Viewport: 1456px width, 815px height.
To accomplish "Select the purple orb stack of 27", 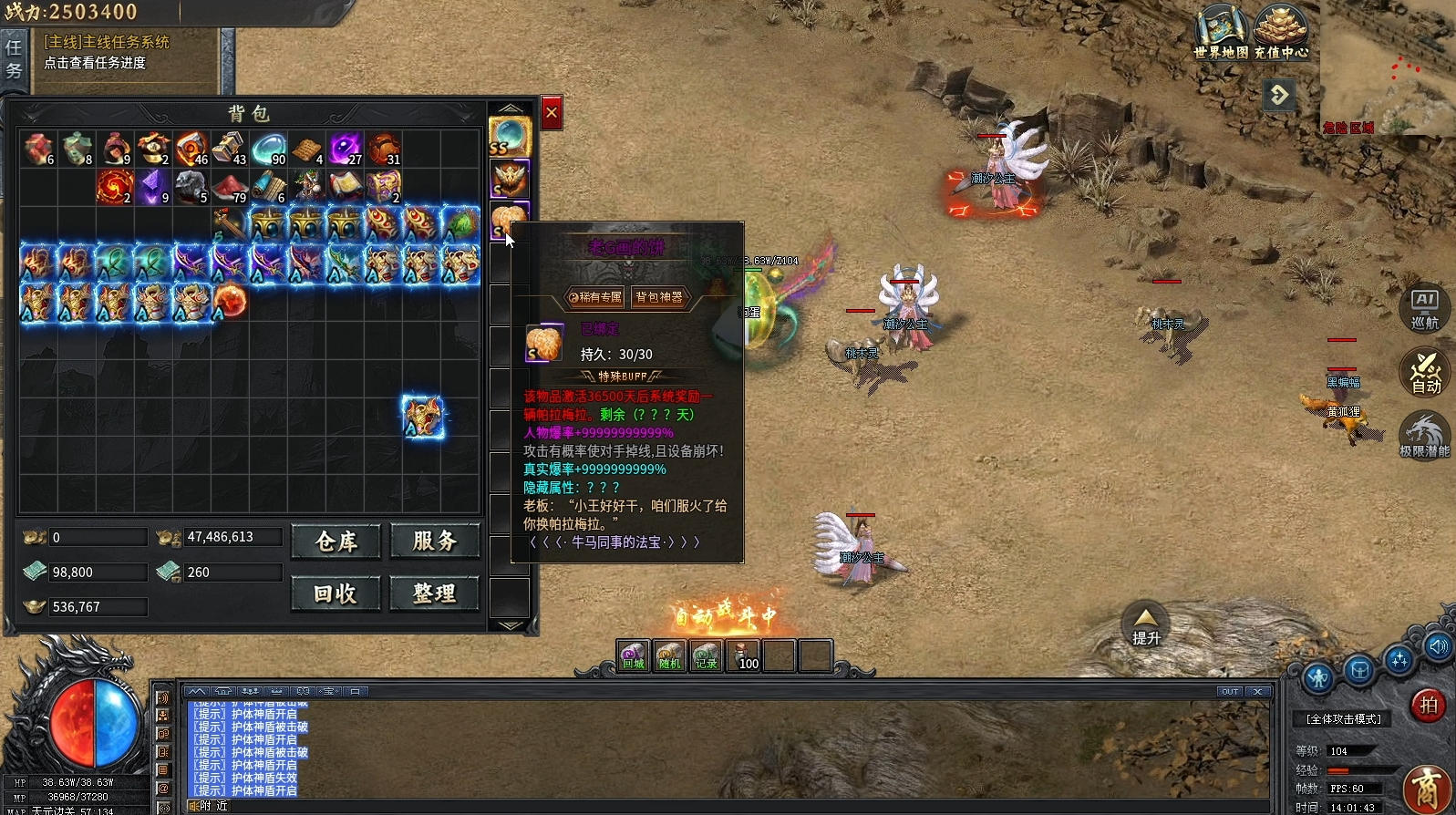I will [346, 149].
